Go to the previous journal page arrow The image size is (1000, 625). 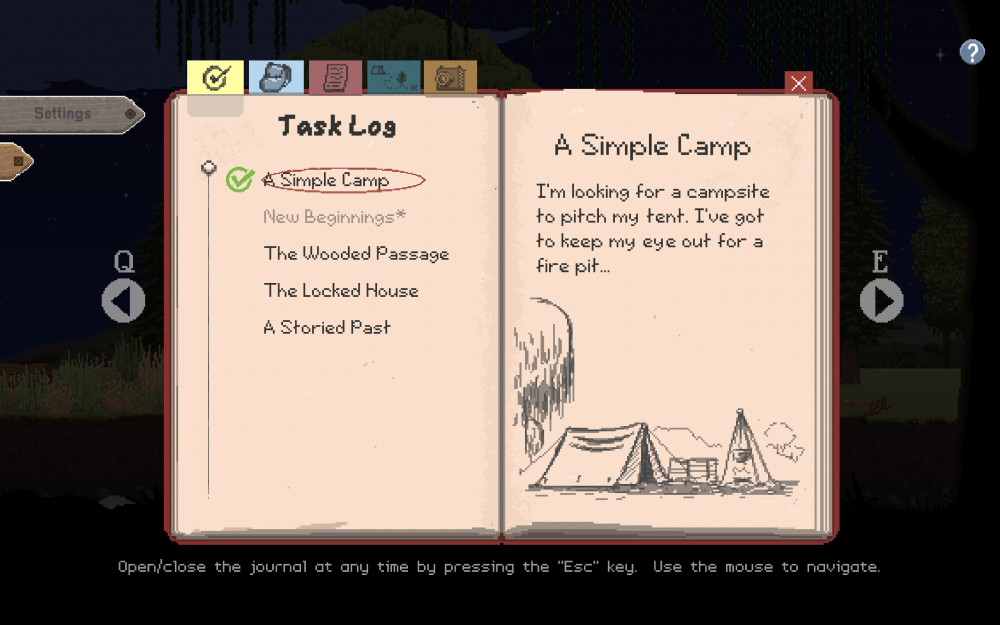point(123,301)
